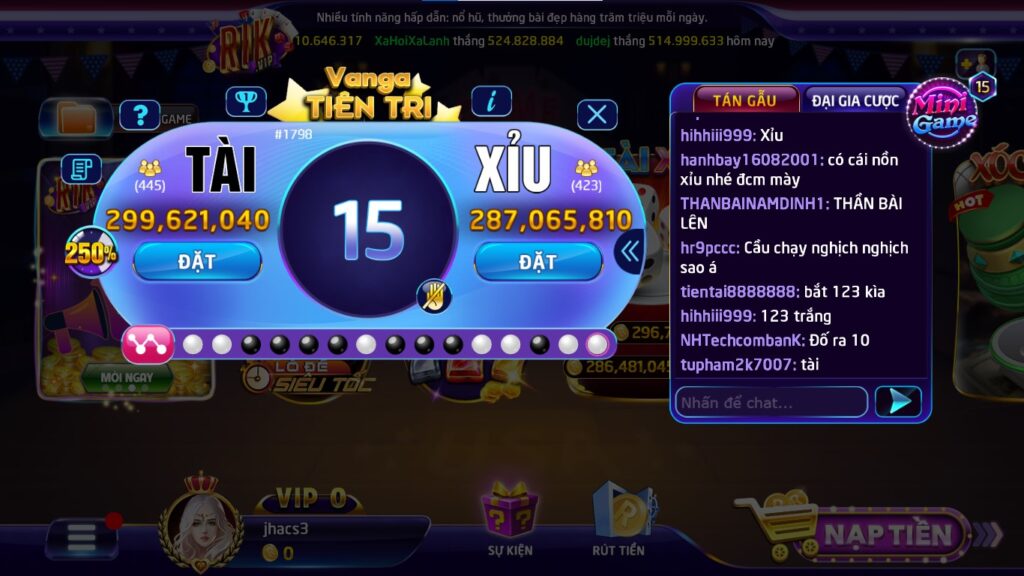The image size is (1024, 576).
Task: Close the Tài Xỉu panel
Action: pos(597,115)
